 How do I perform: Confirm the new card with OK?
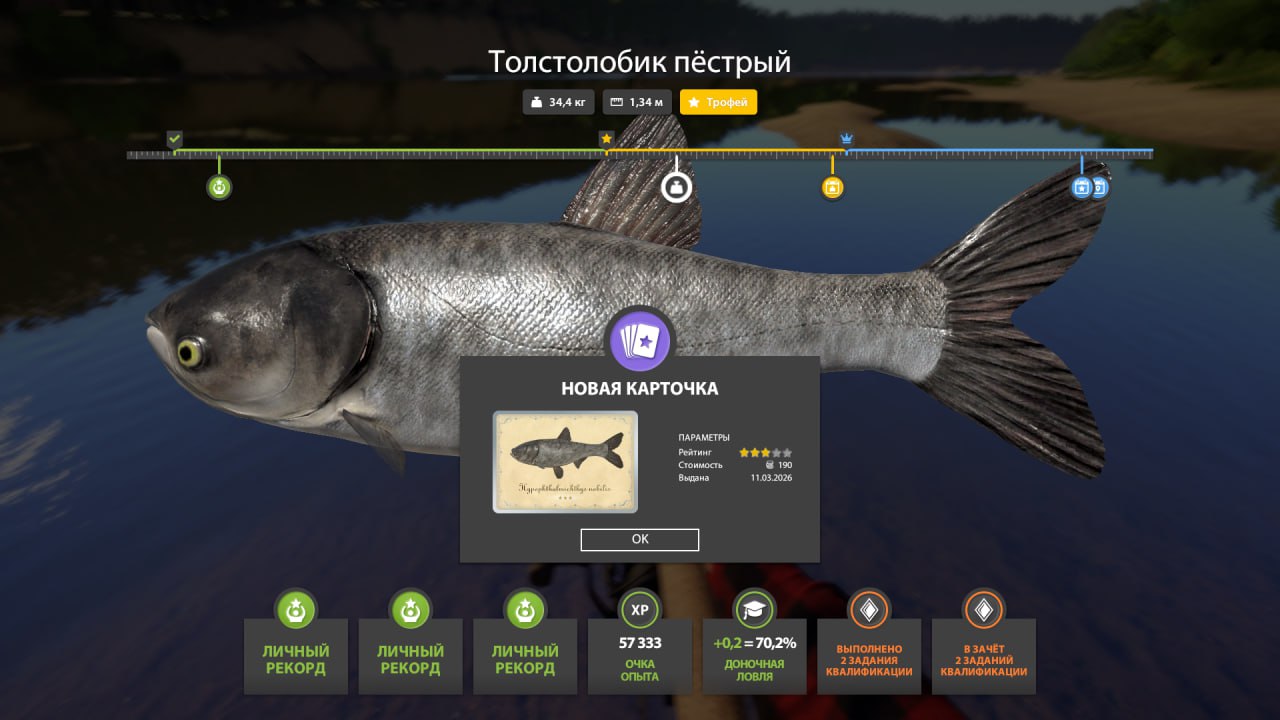(639, 539)
